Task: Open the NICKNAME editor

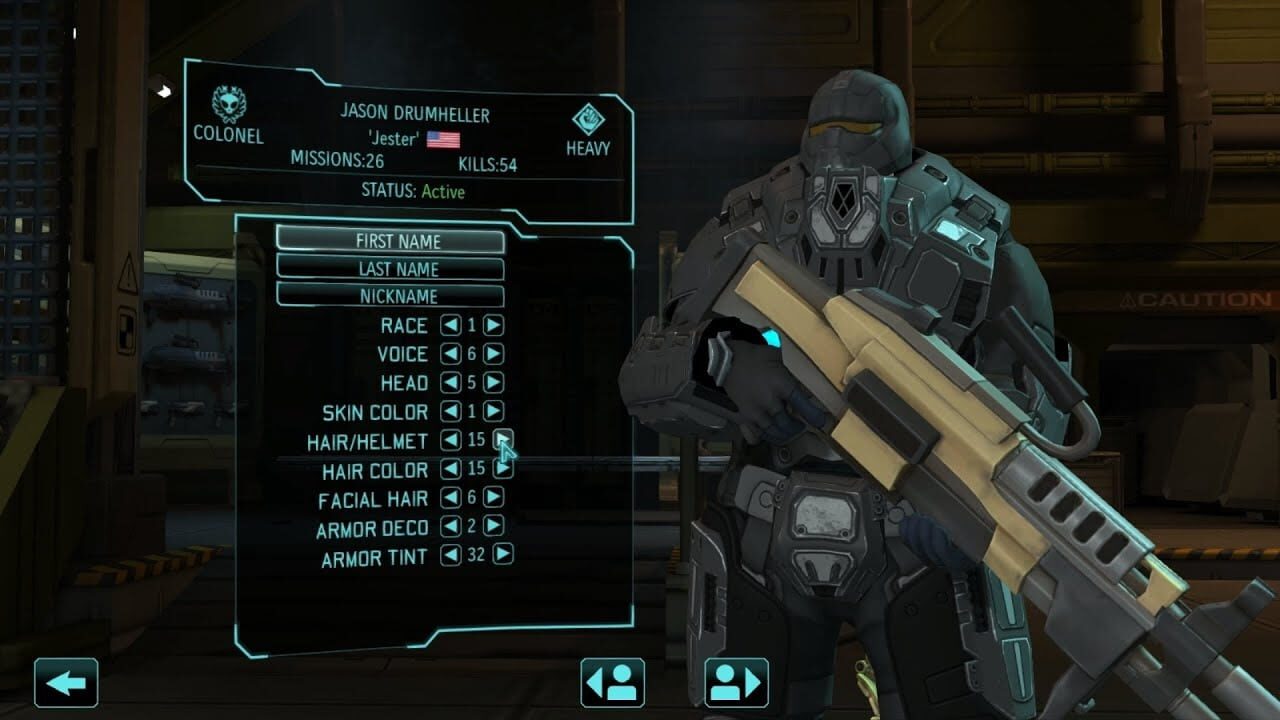Action: pyautogui.click(x=398, y=297)
